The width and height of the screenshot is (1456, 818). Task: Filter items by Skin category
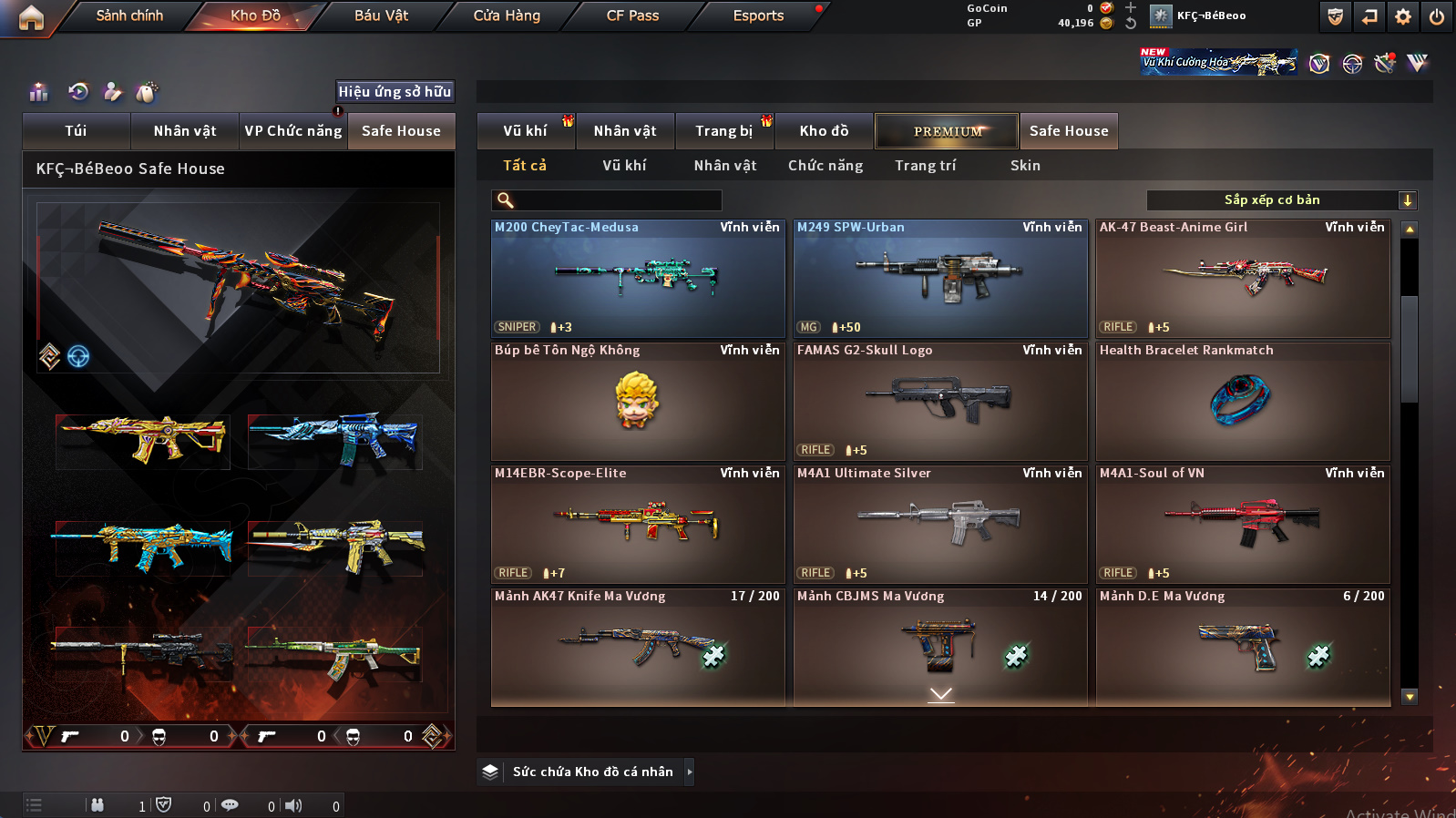tap(1025, 166)
